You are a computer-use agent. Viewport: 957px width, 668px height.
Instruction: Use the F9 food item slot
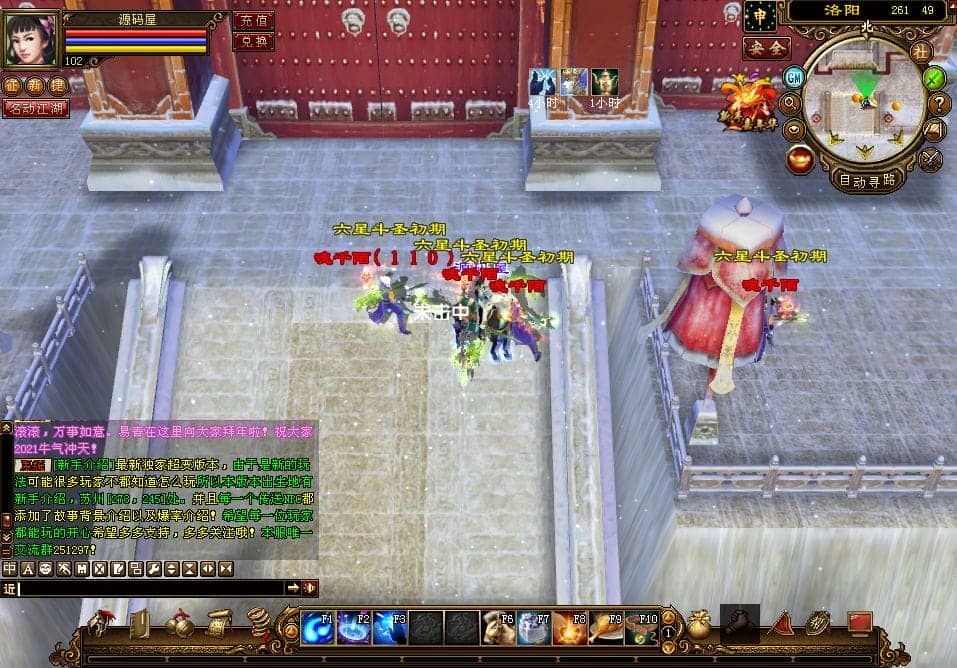tap(606, 629)
